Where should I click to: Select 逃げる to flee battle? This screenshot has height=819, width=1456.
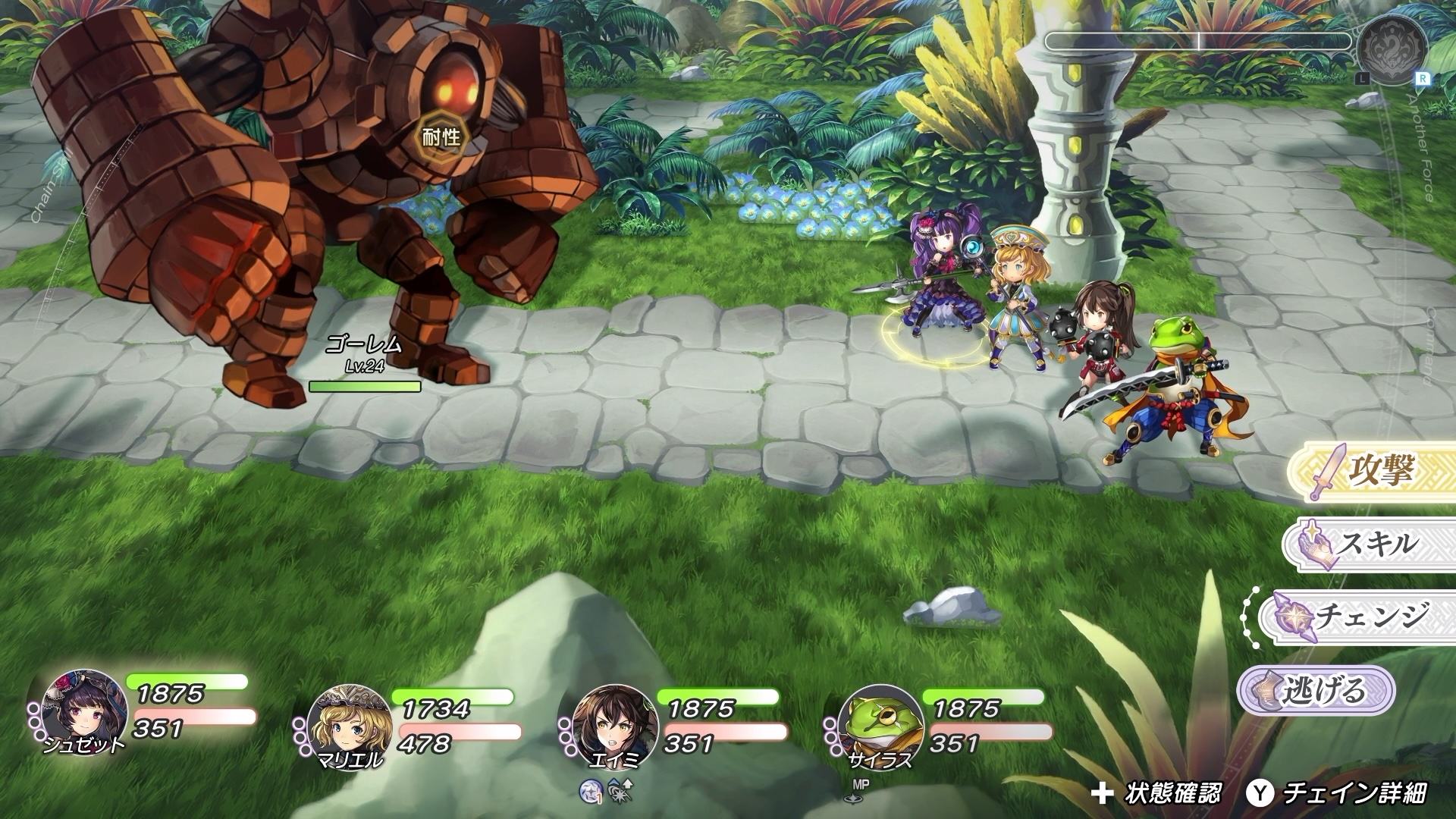click(x=1316, y=690)
